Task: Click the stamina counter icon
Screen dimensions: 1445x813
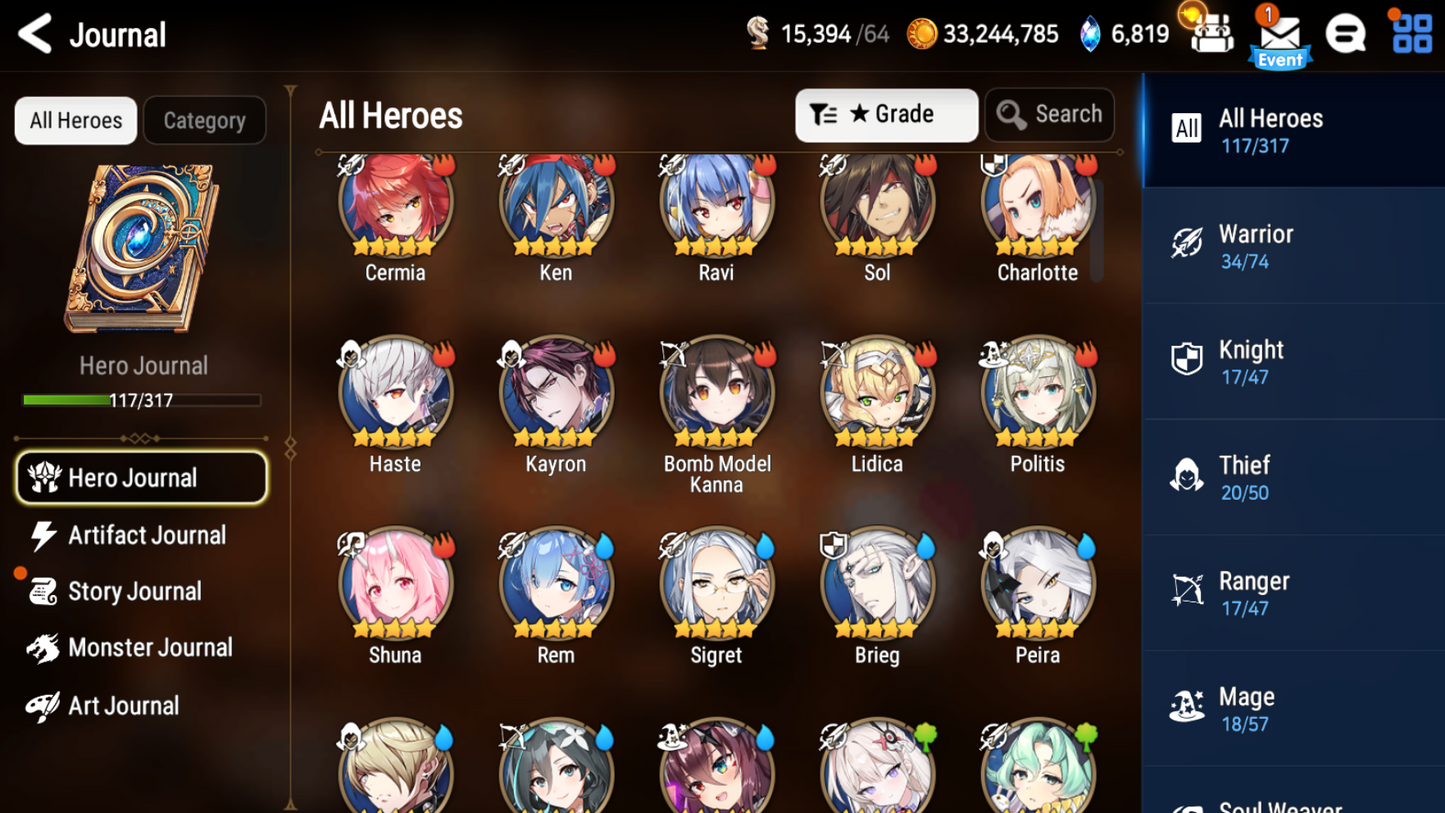Action: 757,33
